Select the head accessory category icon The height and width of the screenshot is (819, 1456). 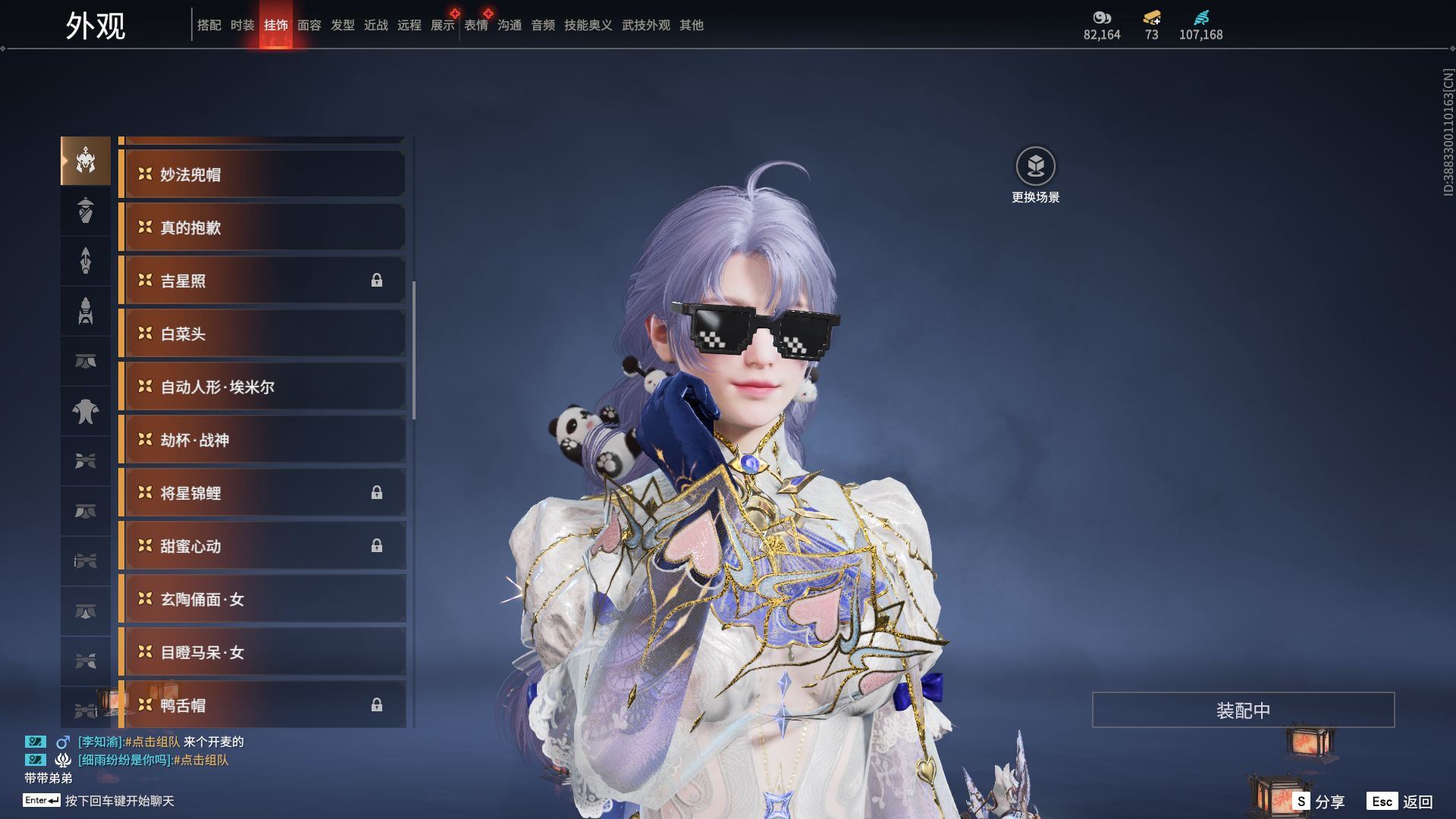pyautogui.click(x=86, y=161)
